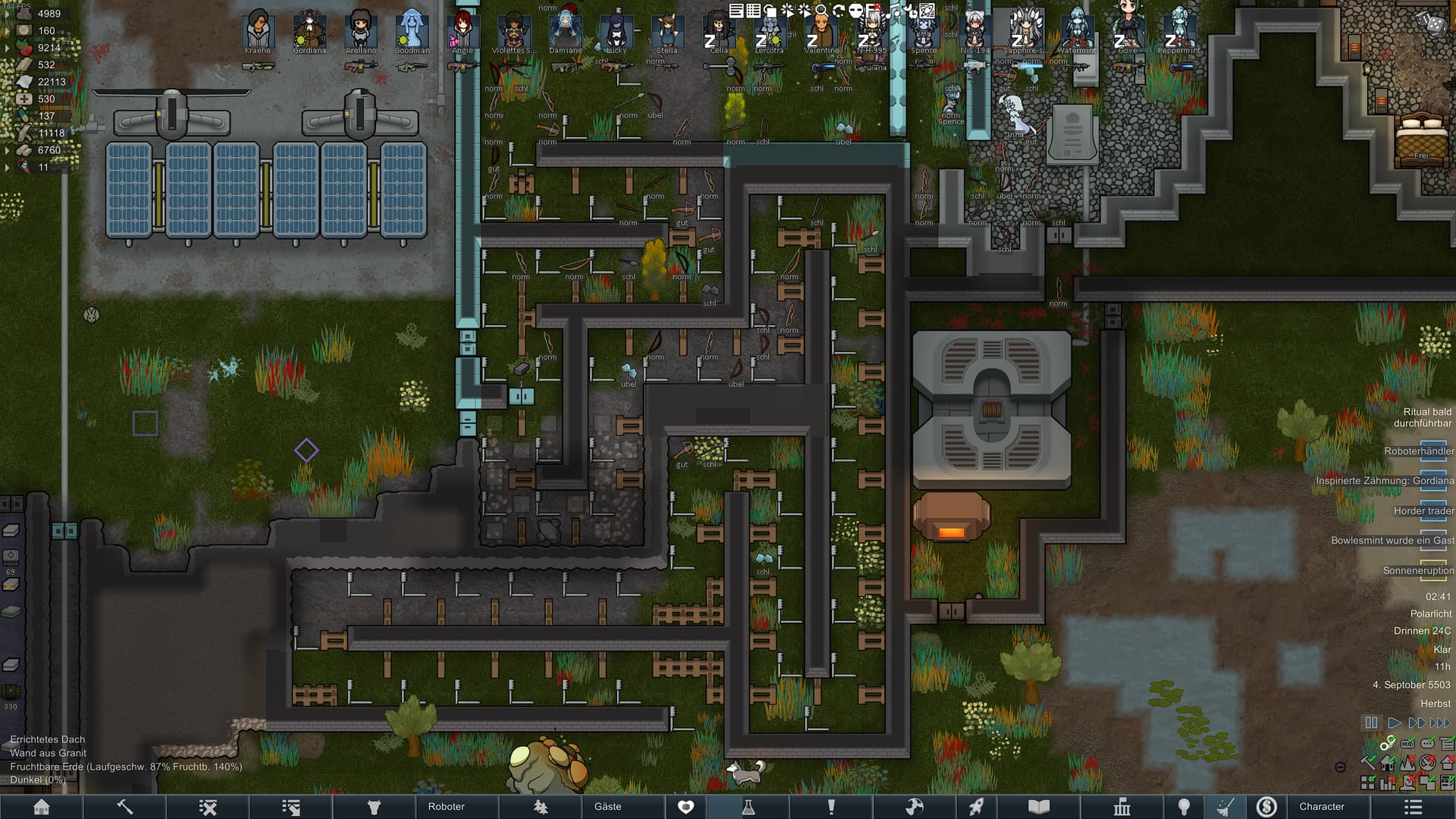Select colonist Peppermint's portrait
1456x819 pixels.
pyautogui.click(x=1179, y=32)
